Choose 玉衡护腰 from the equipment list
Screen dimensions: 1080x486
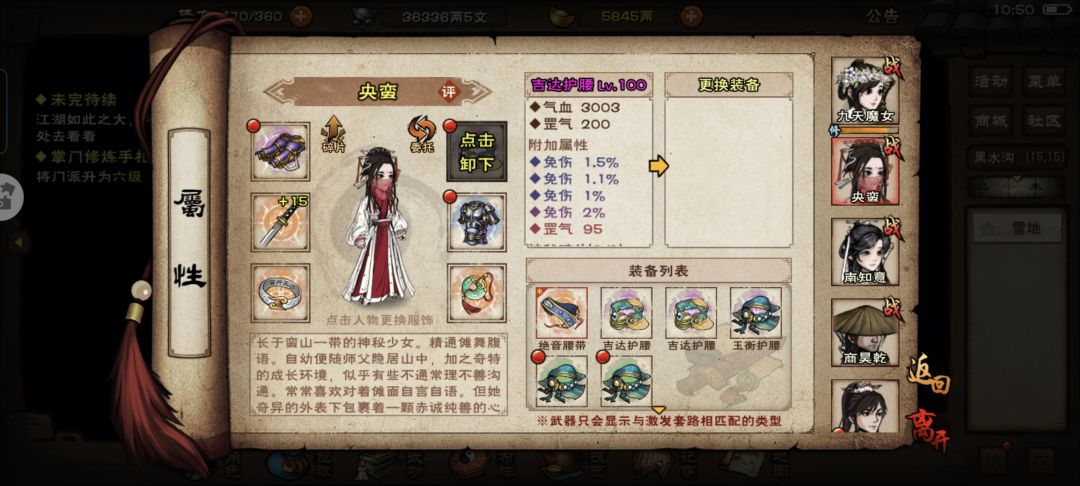755,313
